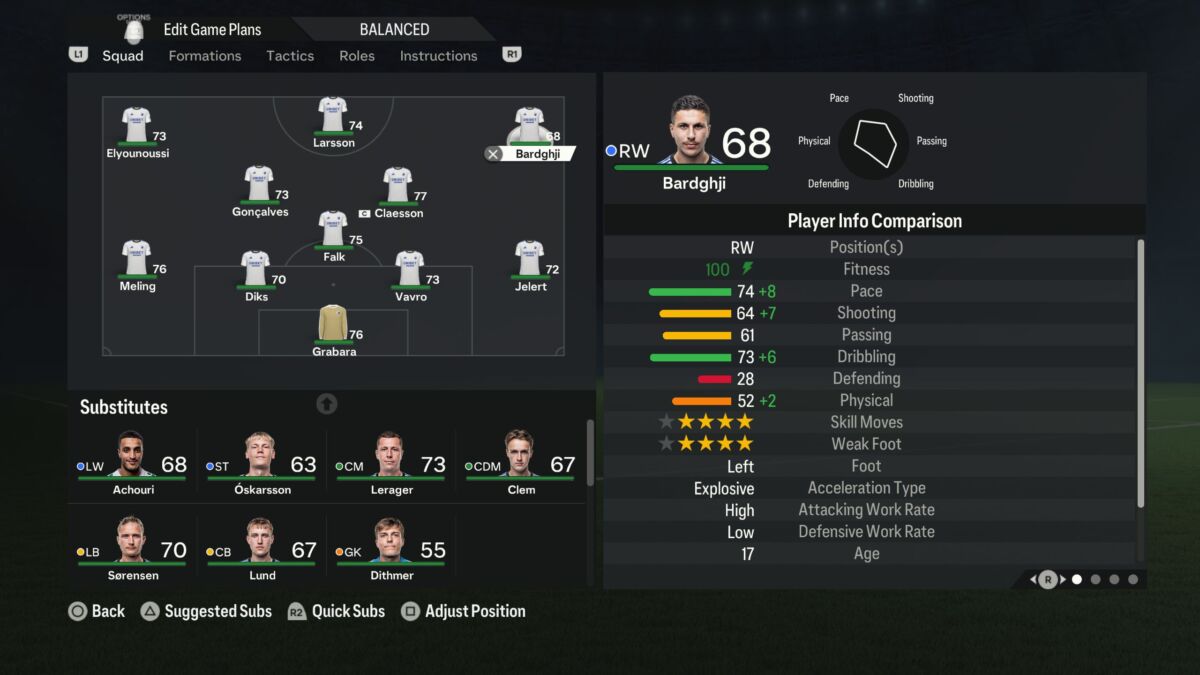
Task: Select left back Meling
Action: [x=136, y=259]
